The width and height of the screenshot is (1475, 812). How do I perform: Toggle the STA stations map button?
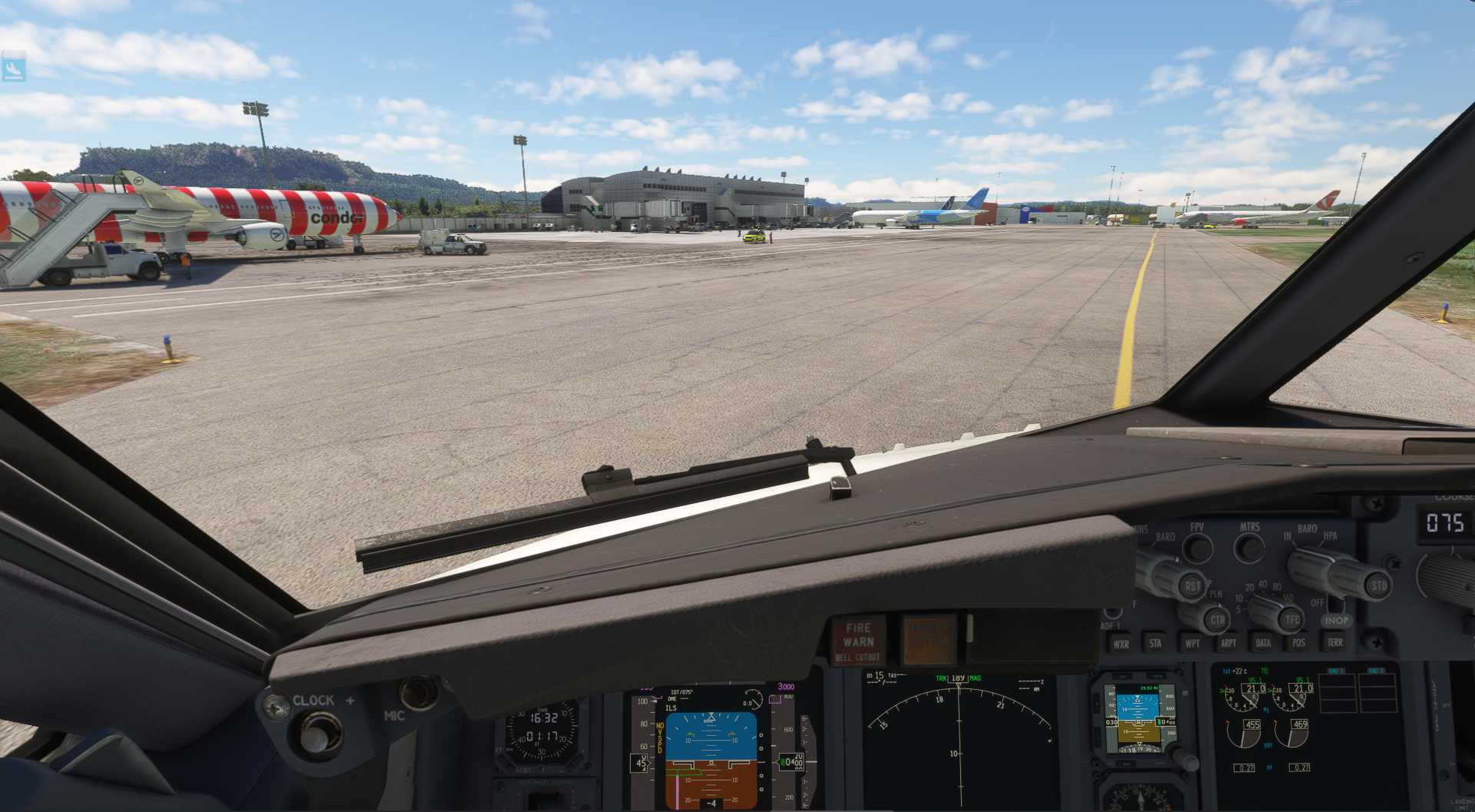1155,644
